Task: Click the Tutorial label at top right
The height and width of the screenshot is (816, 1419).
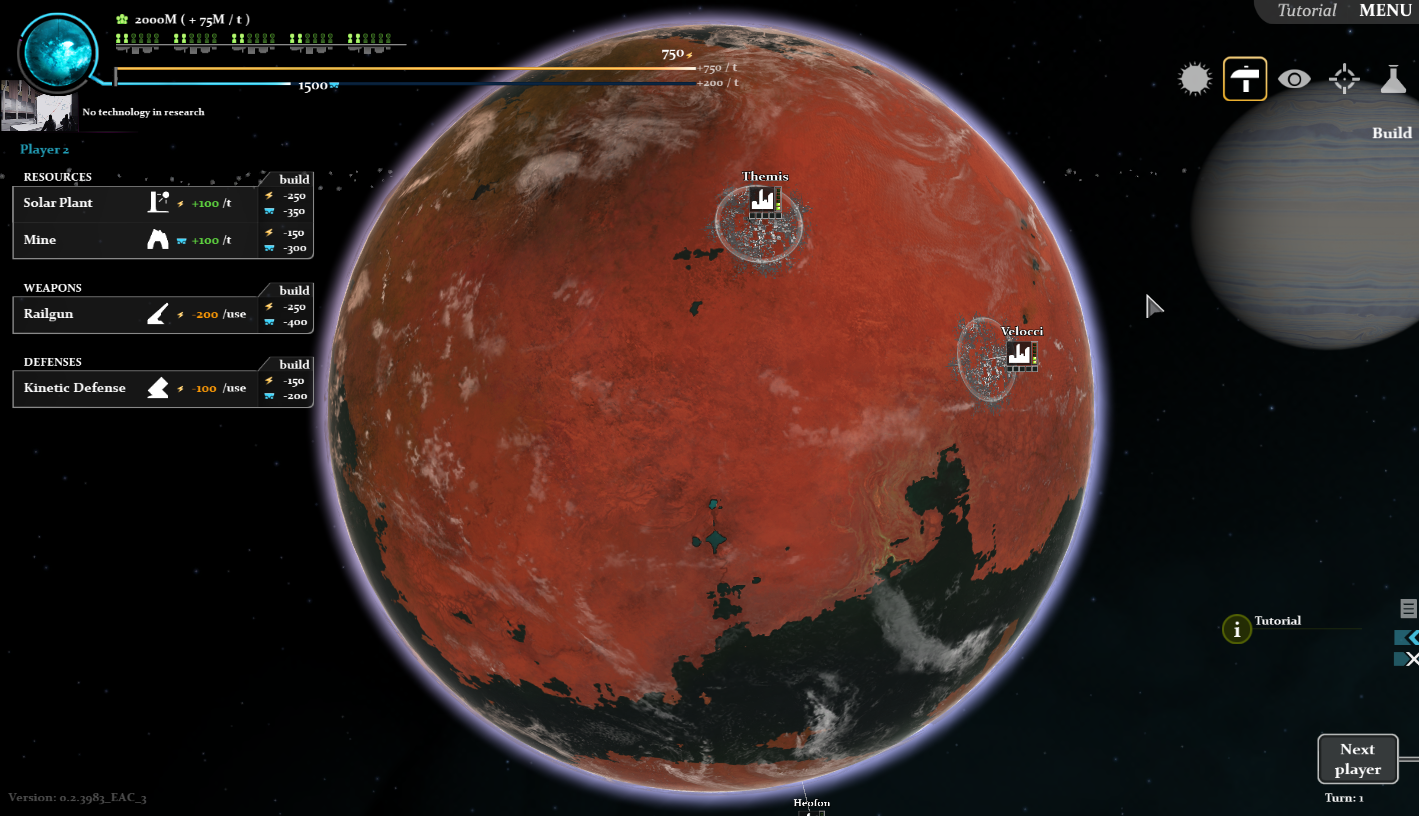Action: (1307, 10)
